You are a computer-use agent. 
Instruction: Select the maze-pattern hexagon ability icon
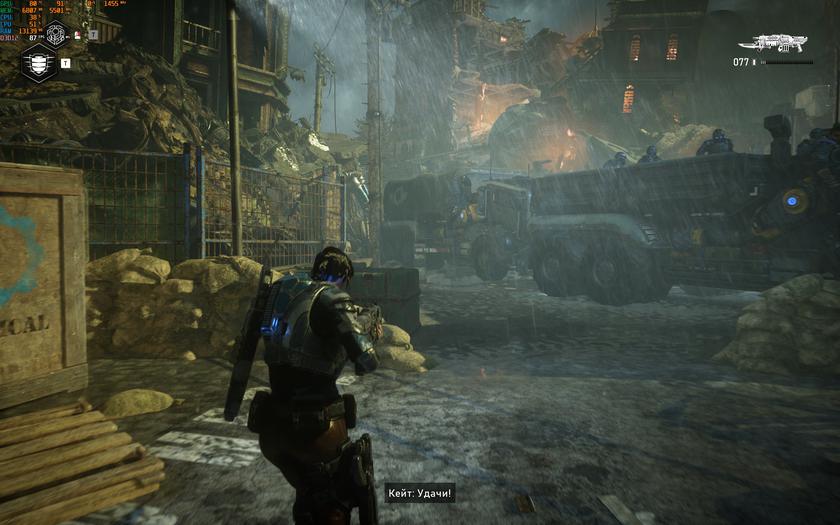click(x=56, y=34)
